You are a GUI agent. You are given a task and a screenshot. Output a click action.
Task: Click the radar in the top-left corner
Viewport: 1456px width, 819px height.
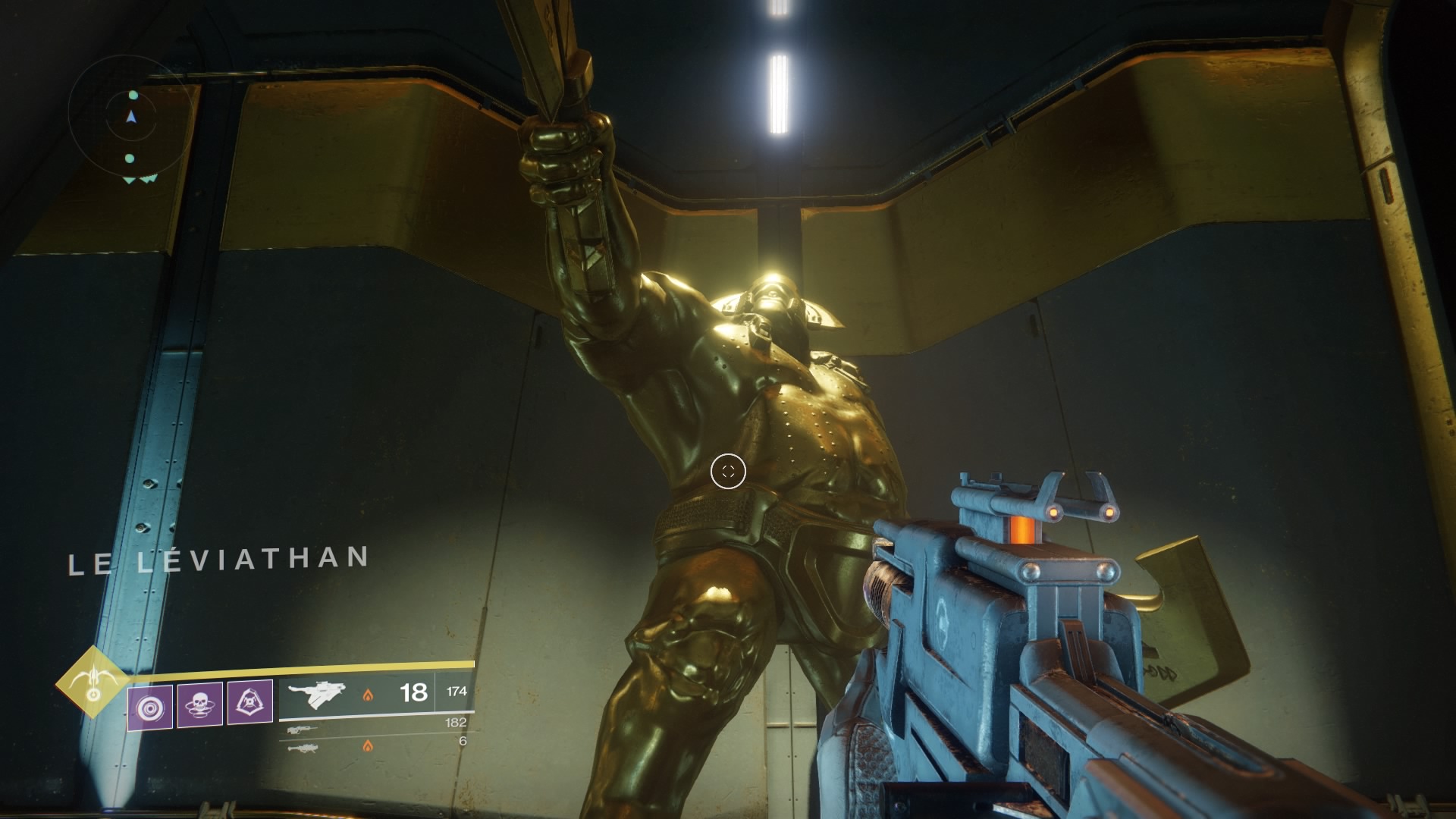[130, 118]
